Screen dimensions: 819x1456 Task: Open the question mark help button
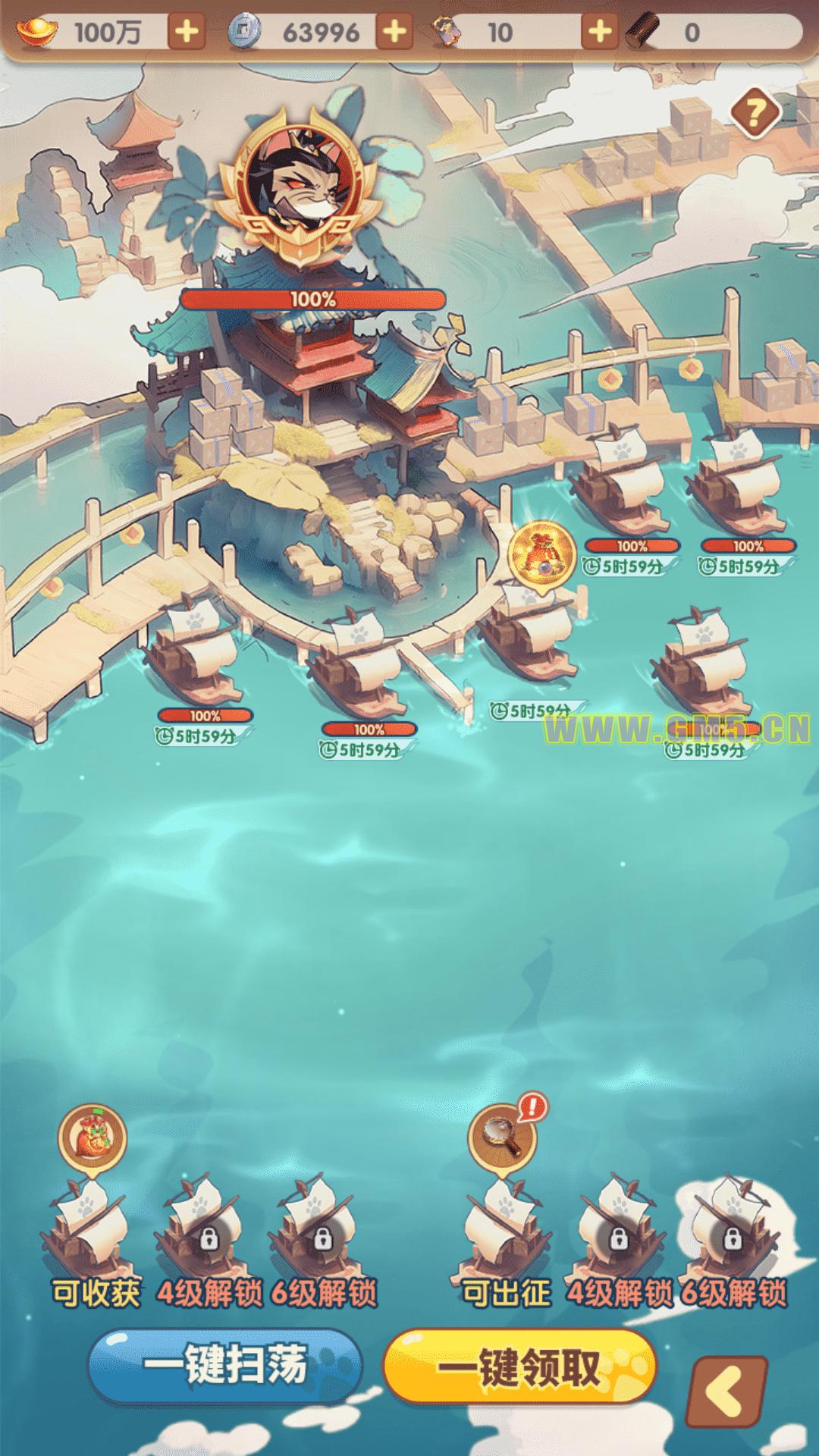tap(755, 114)
